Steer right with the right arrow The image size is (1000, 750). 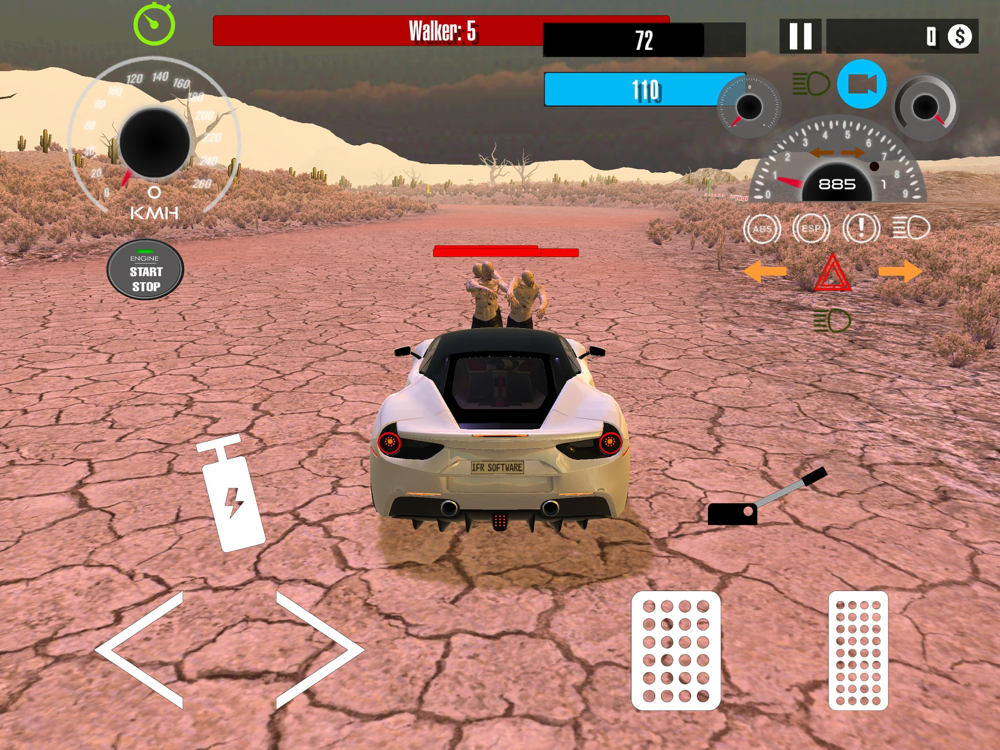click(318, 650)
